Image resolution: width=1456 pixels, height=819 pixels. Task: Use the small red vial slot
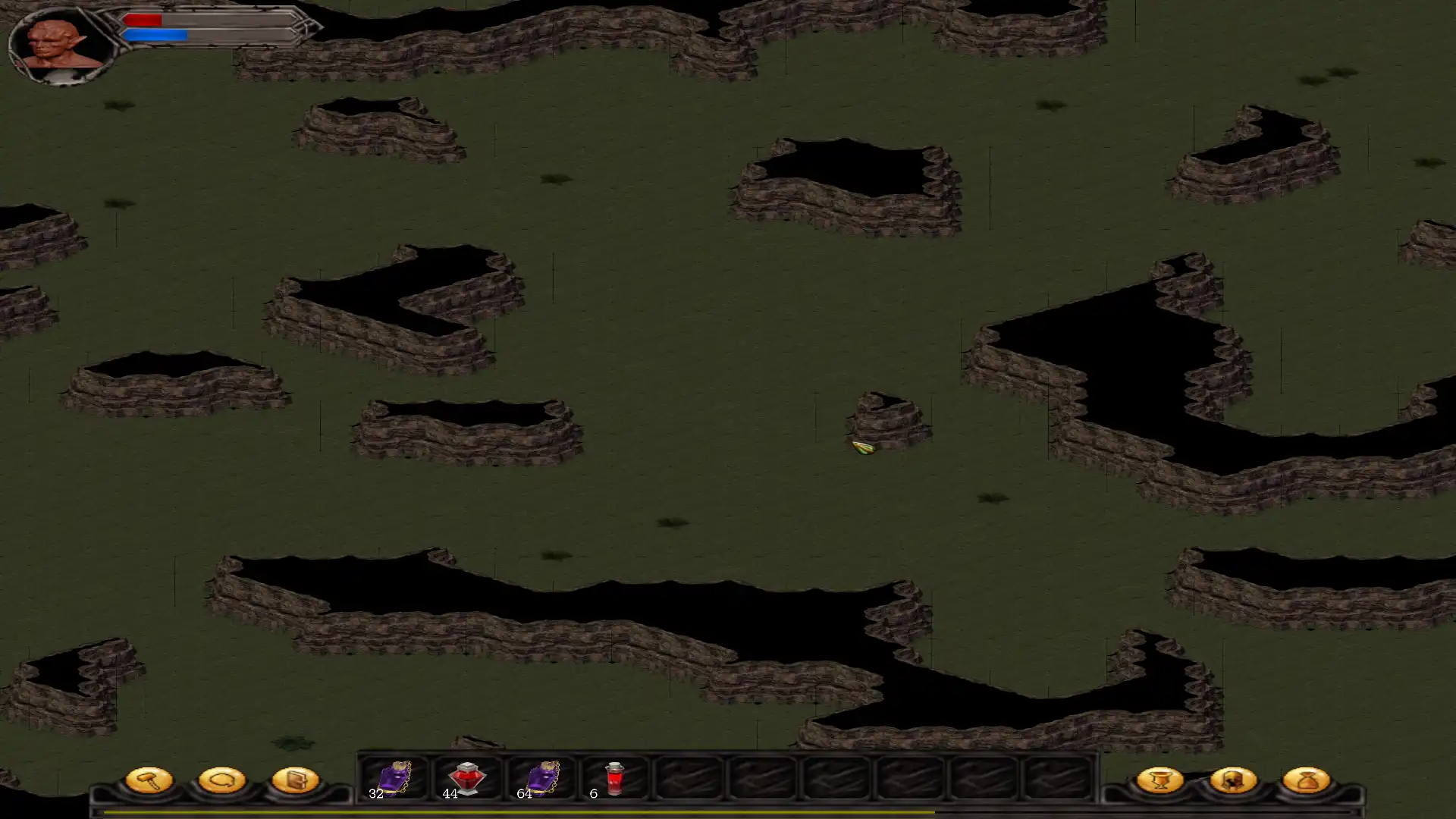[x=613, y=778]
